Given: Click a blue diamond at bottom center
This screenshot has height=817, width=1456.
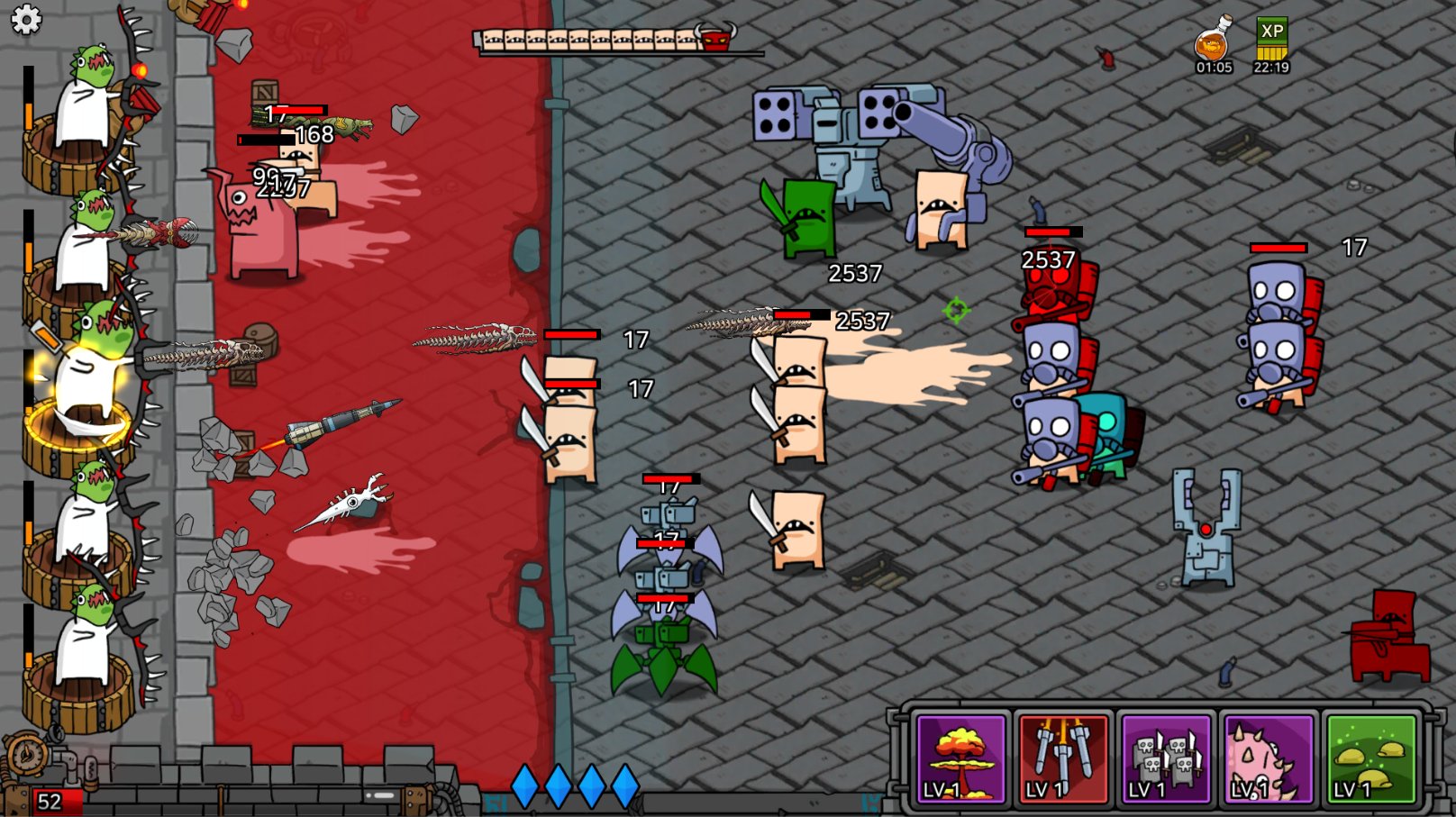Looking at the screenshot, I should tap(524, 784).
